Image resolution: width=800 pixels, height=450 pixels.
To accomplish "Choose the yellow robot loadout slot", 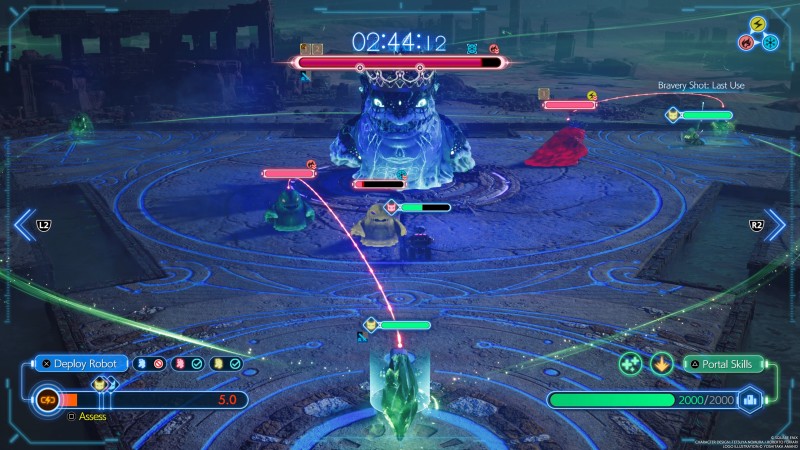I will [218, 363].
